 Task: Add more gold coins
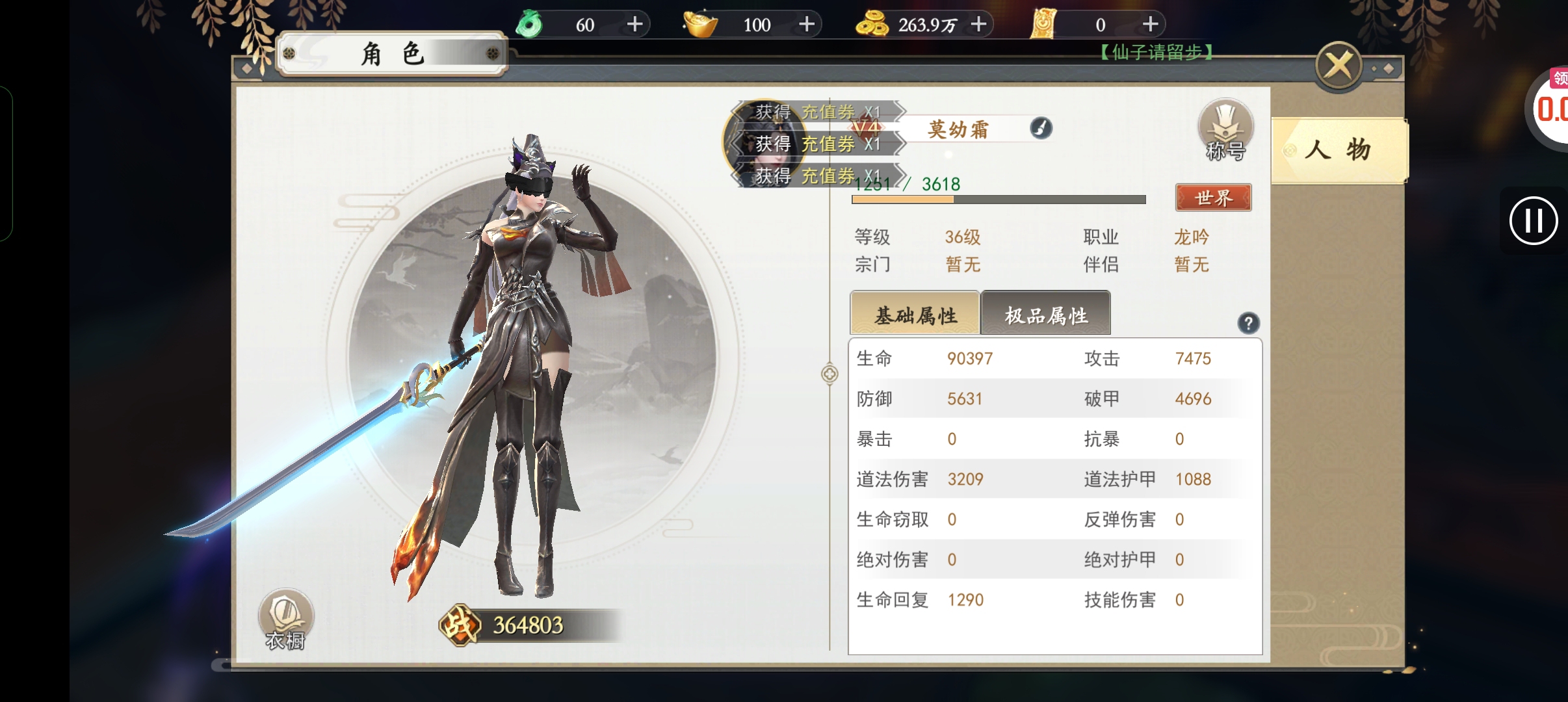coord(978,25)
